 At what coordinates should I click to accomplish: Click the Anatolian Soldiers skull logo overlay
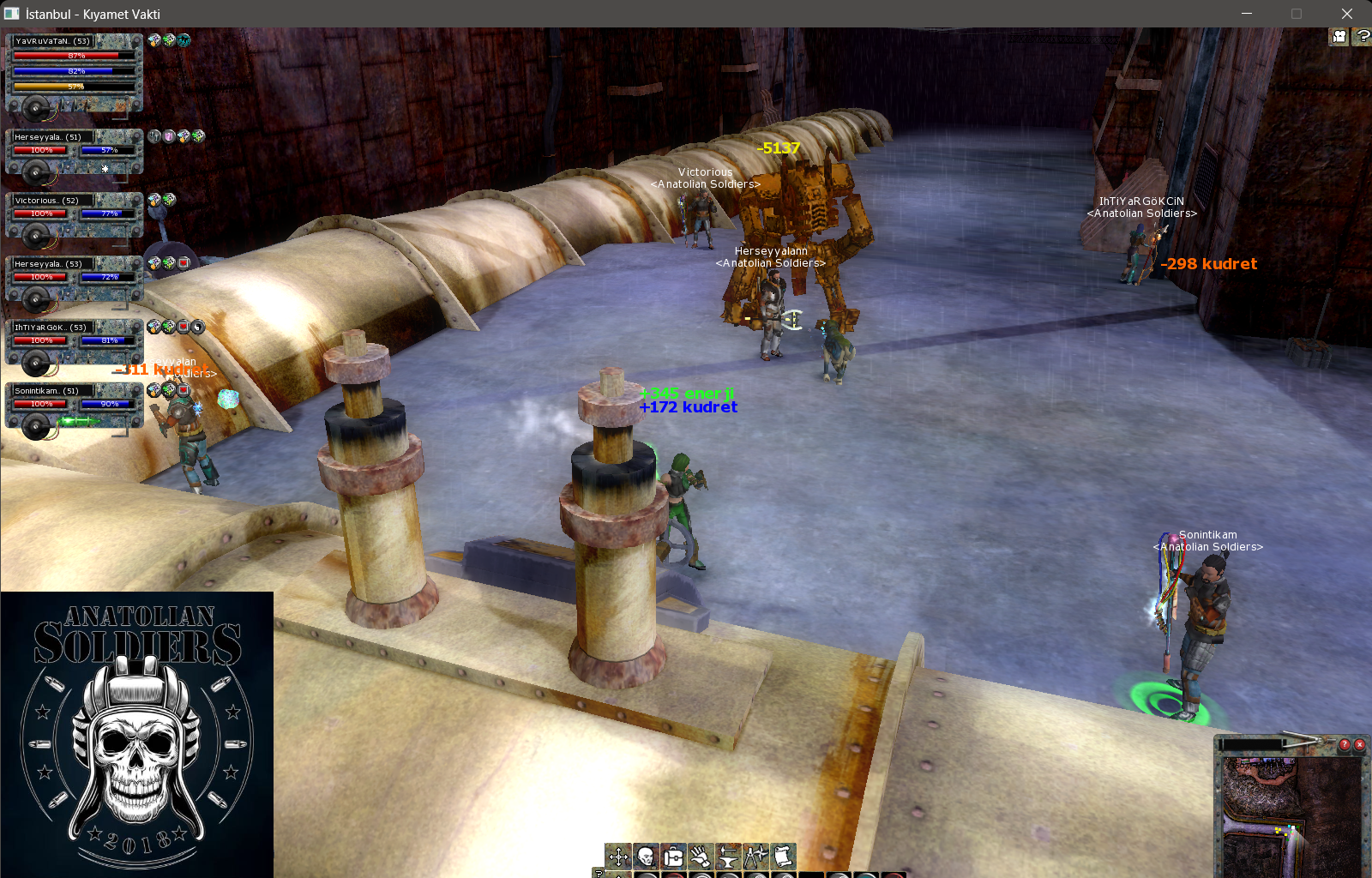pyautogui.click(x=137, y=734)
